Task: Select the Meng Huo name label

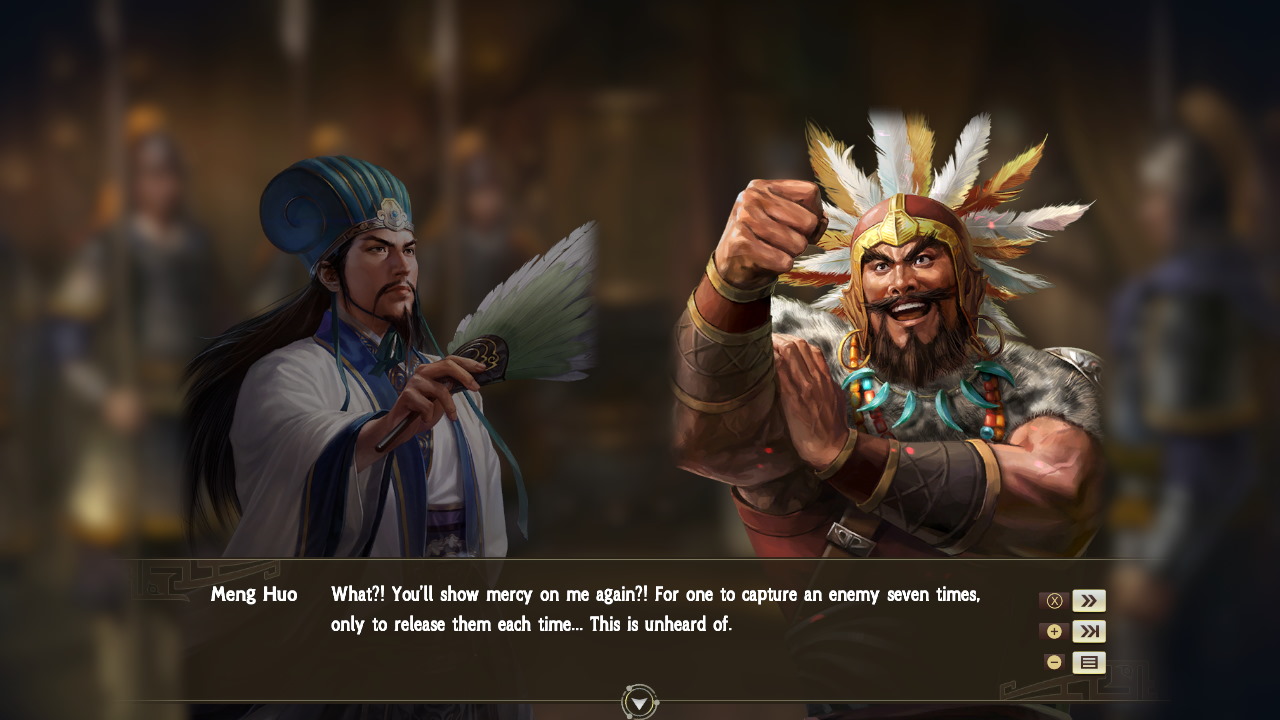Action: point(254,594)
